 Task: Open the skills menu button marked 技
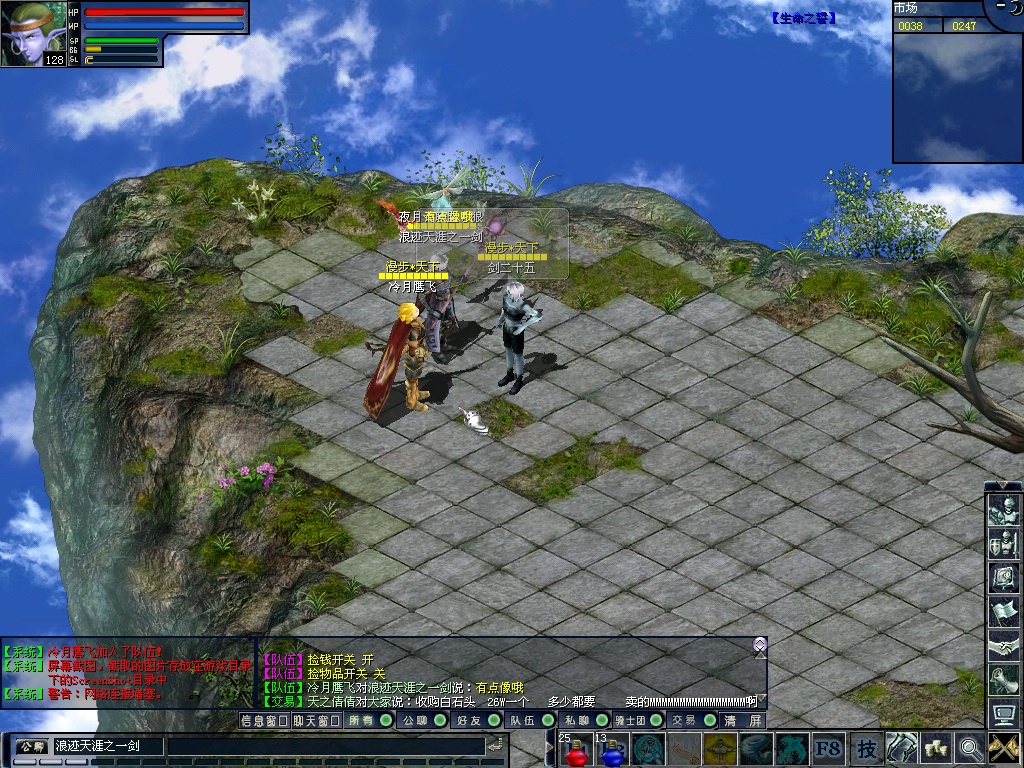866,748
